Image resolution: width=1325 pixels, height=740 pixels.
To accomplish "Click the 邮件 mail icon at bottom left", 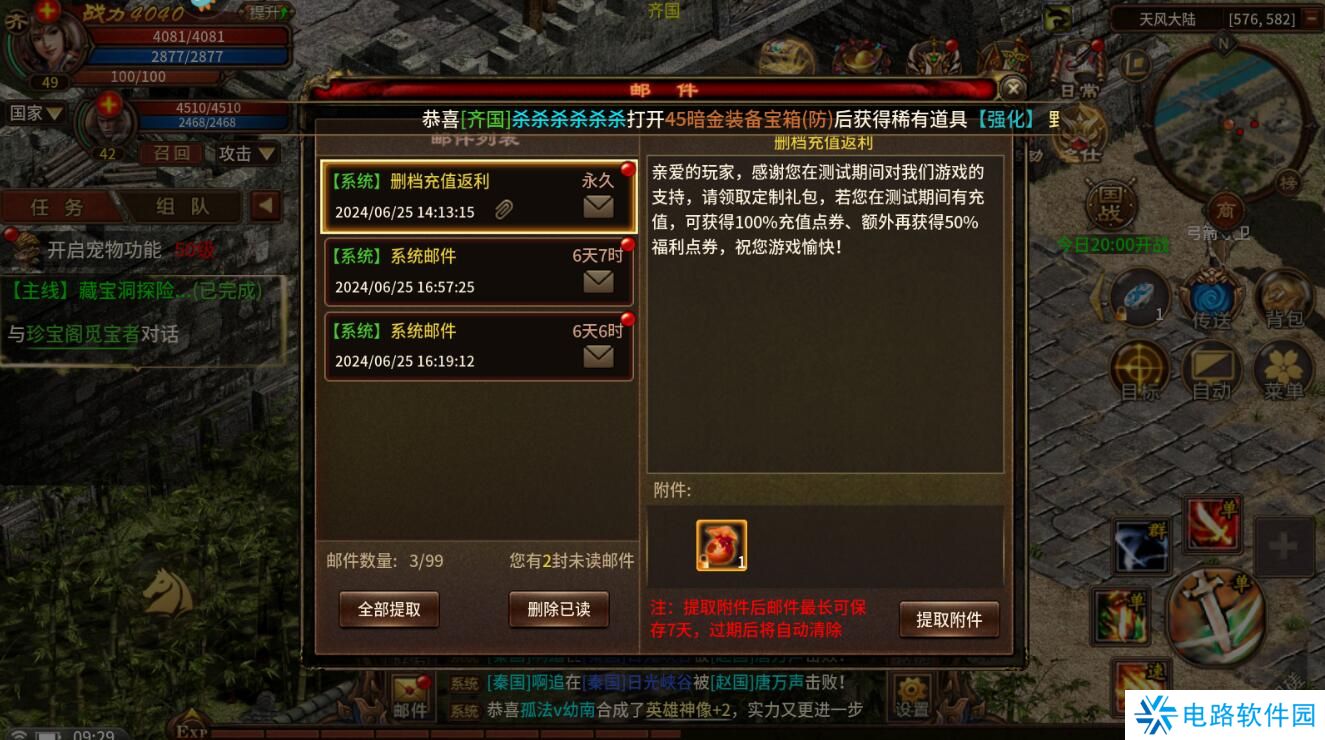I will click(409, 698).
